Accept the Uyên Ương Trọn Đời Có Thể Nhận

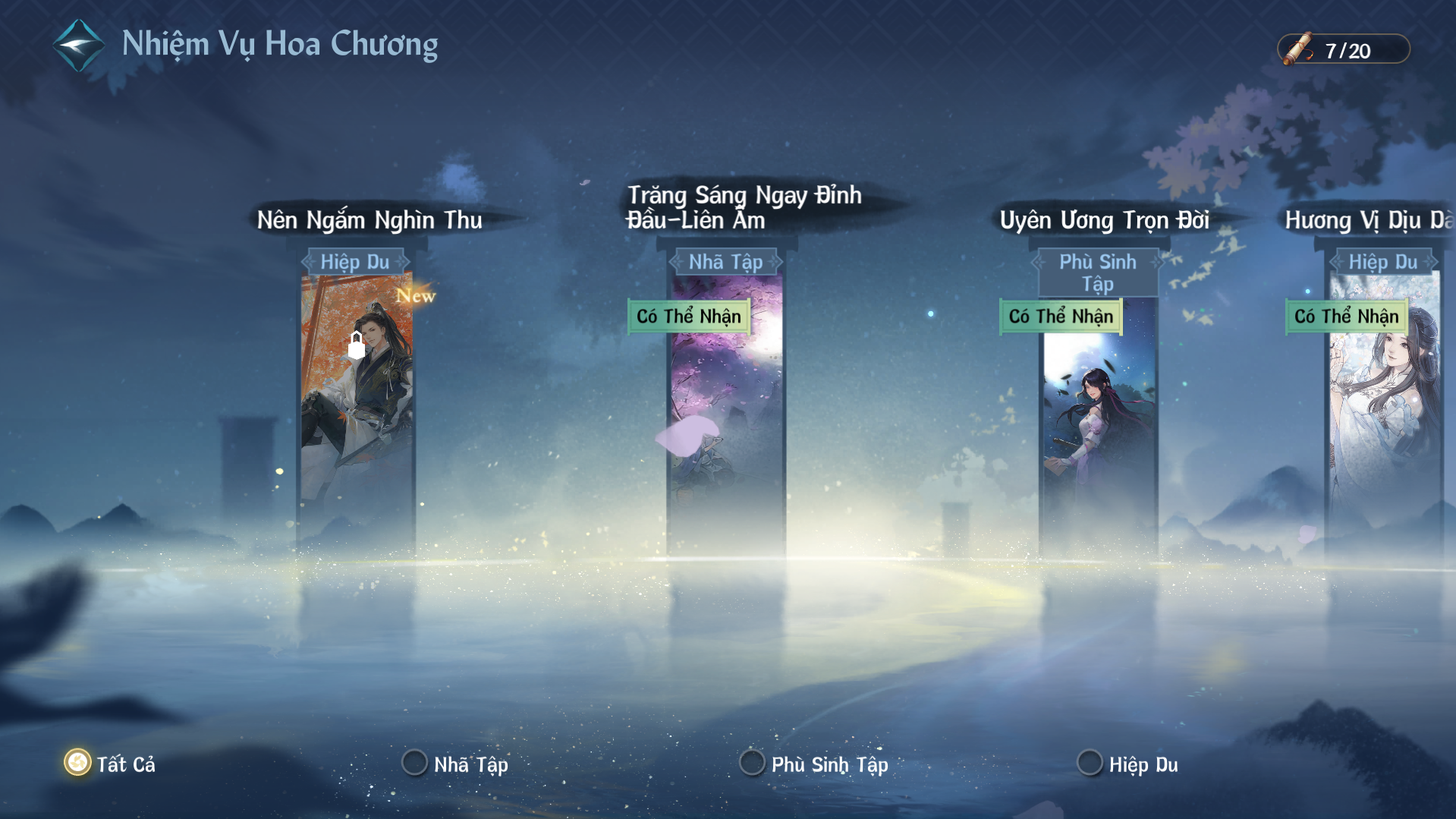[1061, 317]
